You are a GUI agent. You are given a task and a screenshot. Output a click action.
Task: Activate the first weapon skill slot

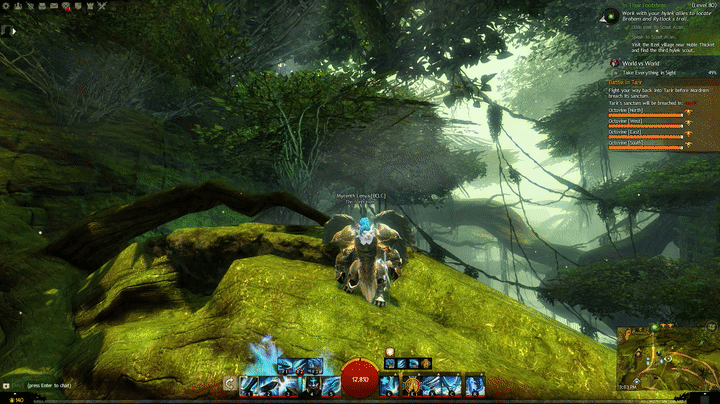pyautogui.click(x=250, y=383)
